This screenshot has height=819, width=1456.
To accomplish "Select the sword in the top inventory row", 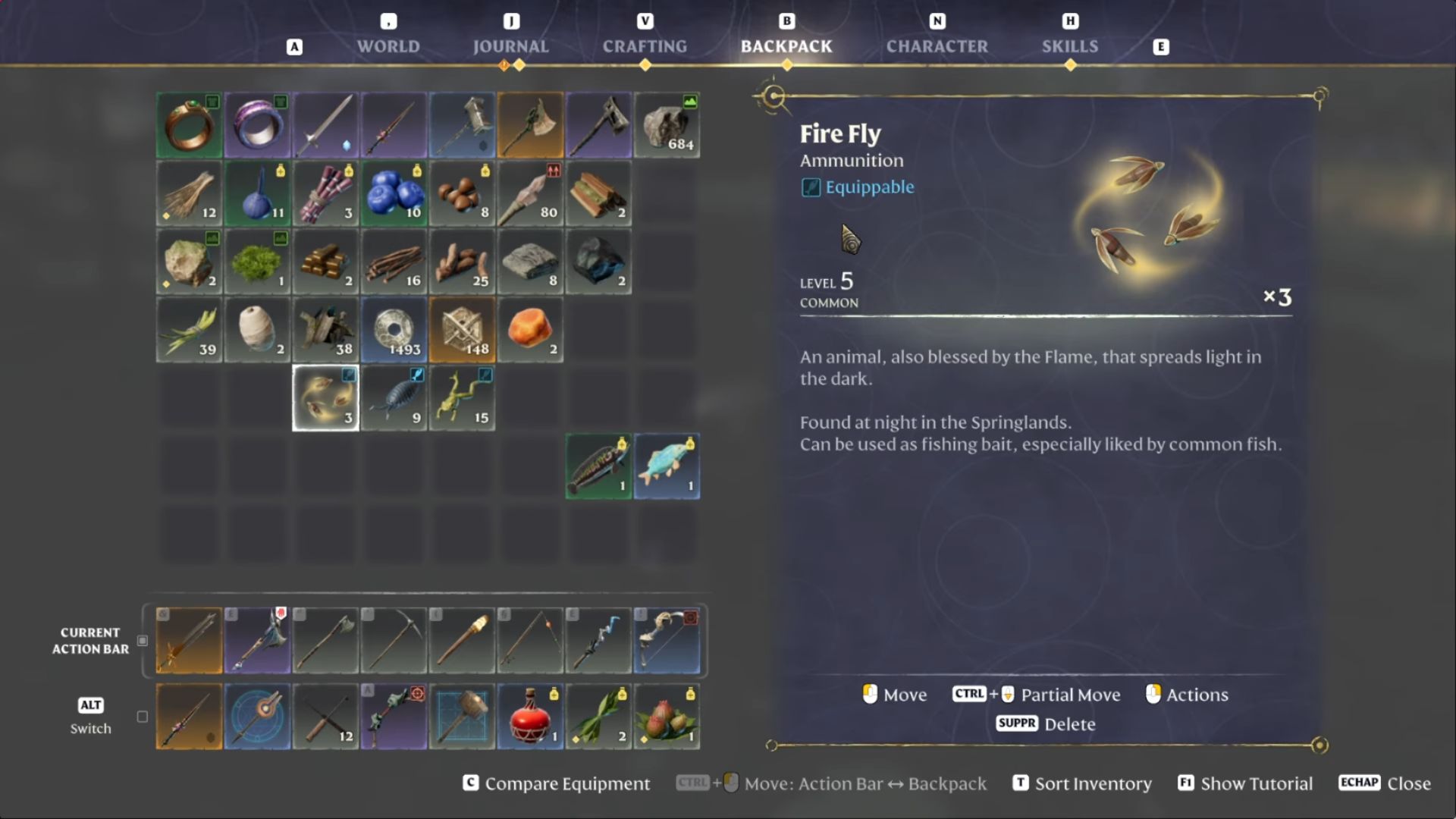I will (325, 125).
